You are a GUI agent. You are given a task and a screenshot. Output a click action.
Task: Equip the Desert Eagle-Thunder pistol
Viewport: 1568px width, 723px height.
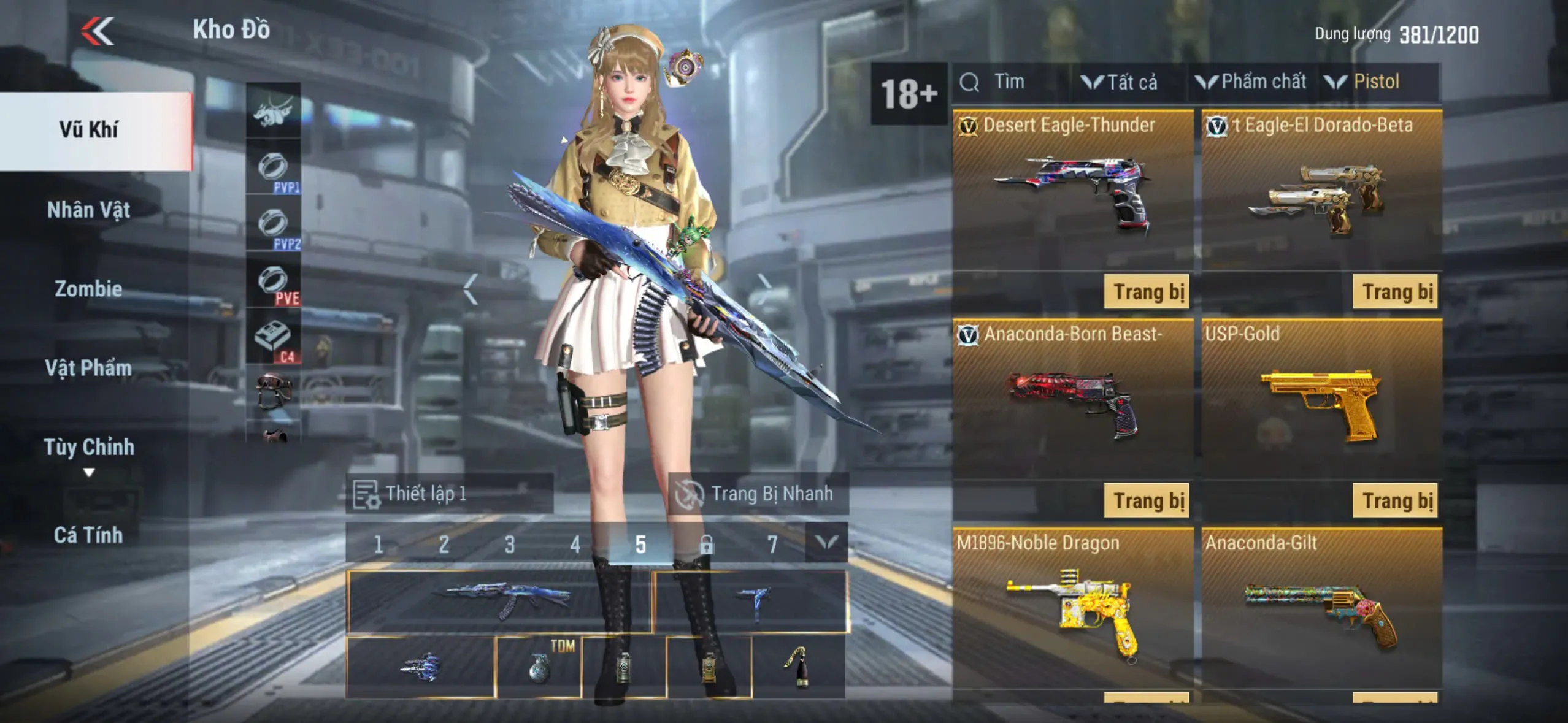click(1146, 292)
